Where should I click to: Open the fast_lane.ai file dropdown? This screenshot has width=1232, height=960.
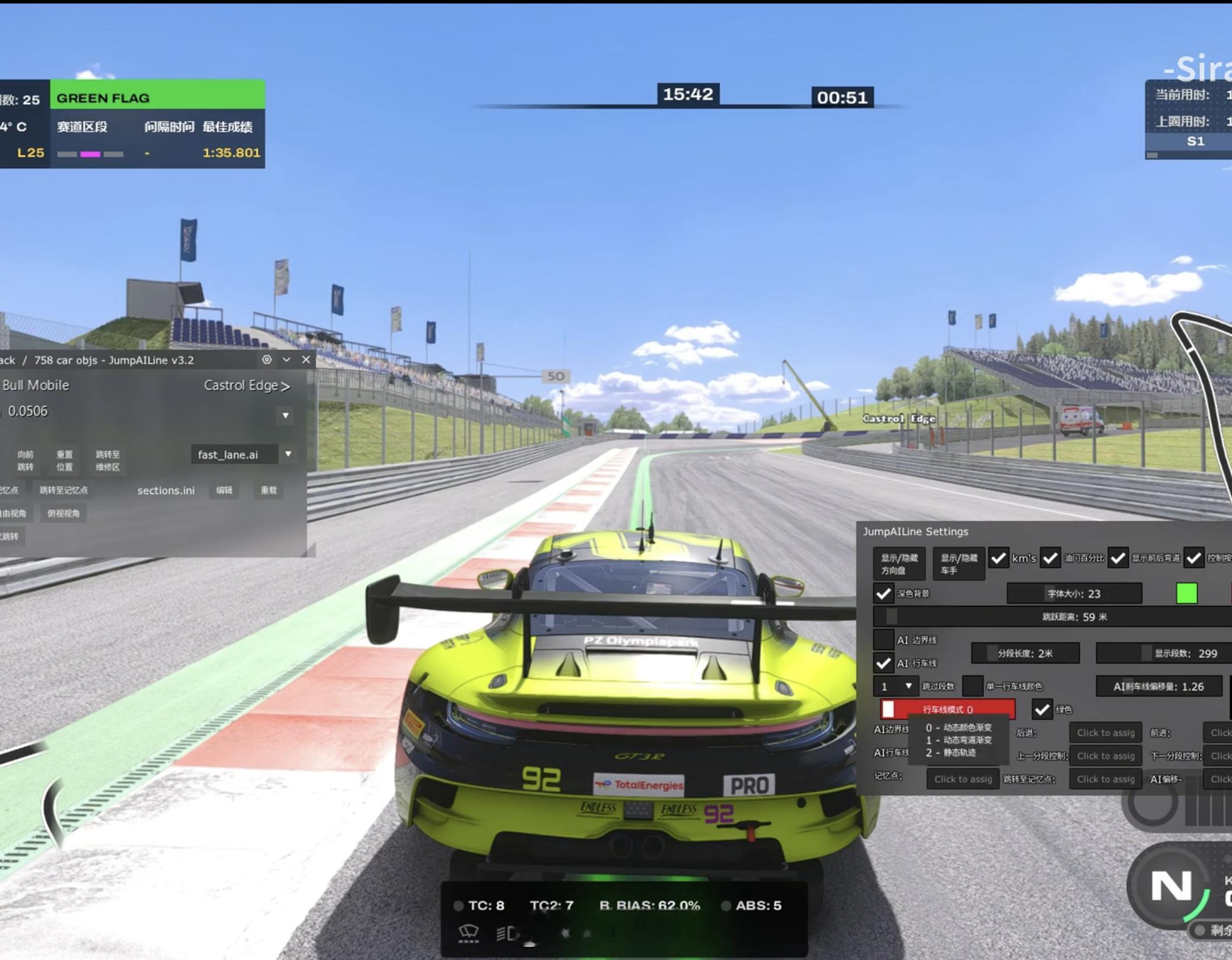(288, 454)
